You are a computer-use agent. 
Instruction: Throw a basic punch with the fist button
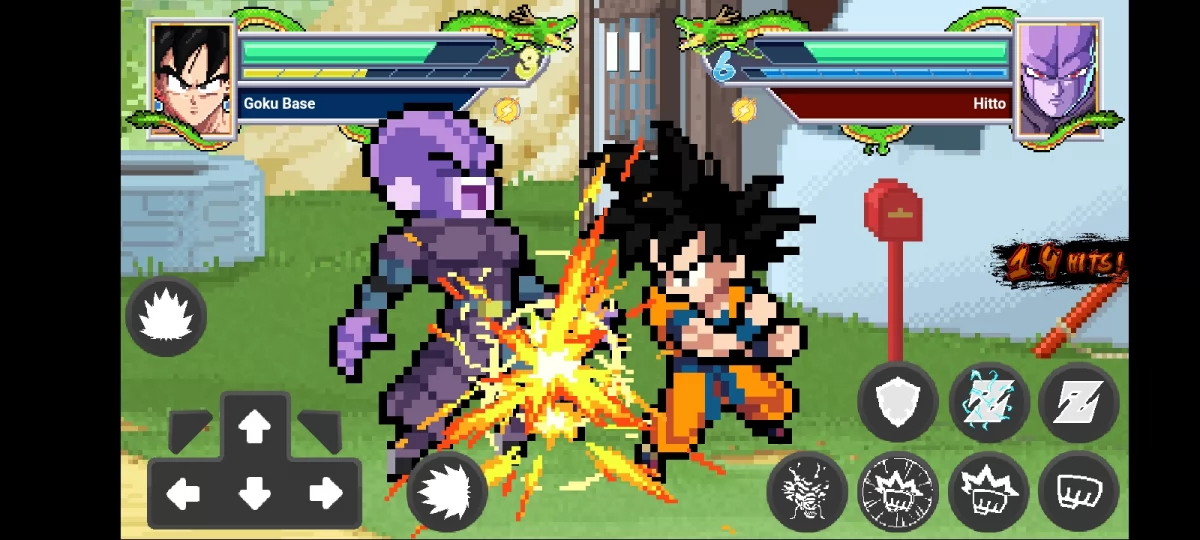click(x=1078, y=491)
